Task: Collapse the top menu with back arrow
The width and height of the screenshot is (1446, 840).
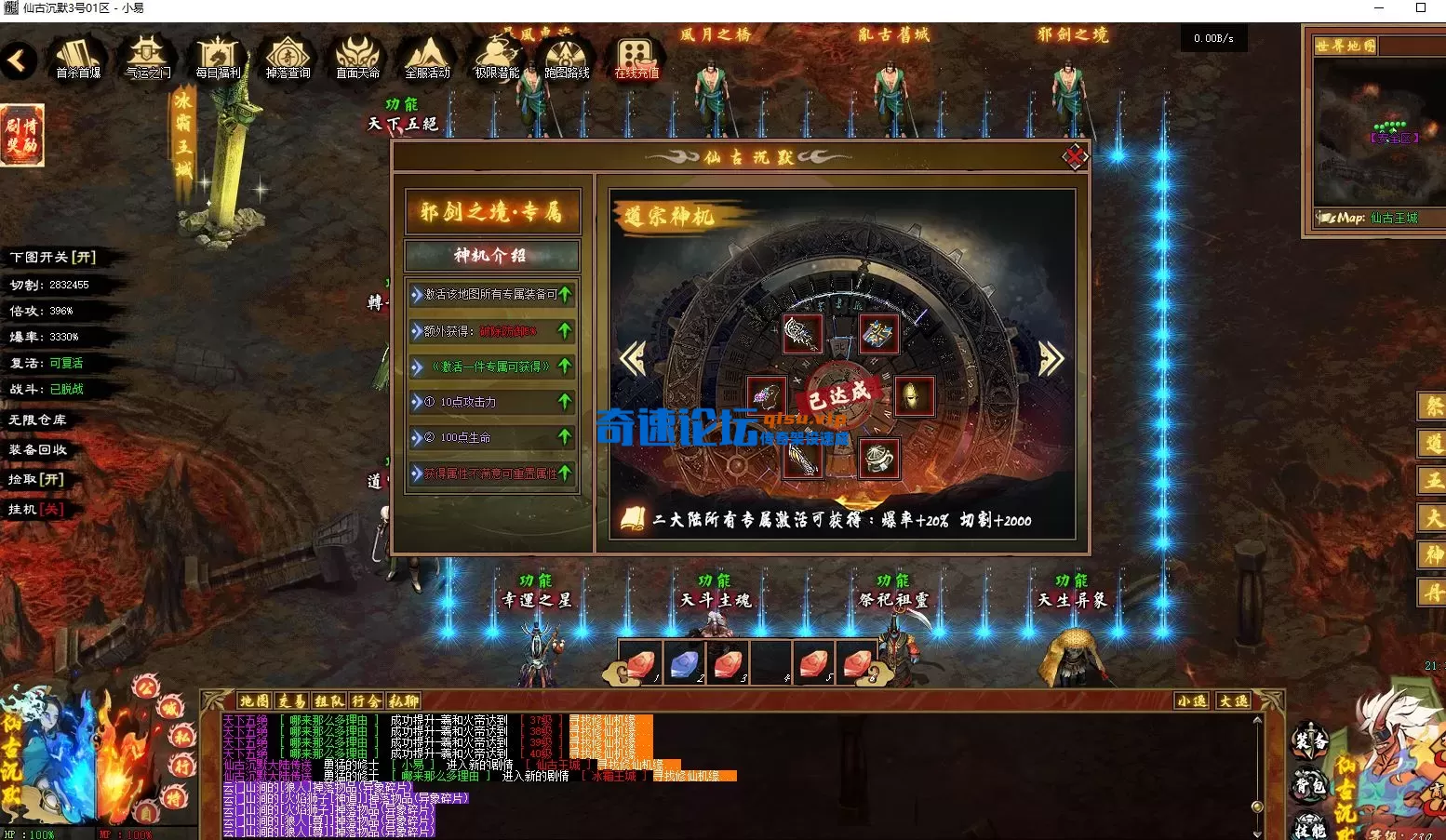Action: (18, 61)
